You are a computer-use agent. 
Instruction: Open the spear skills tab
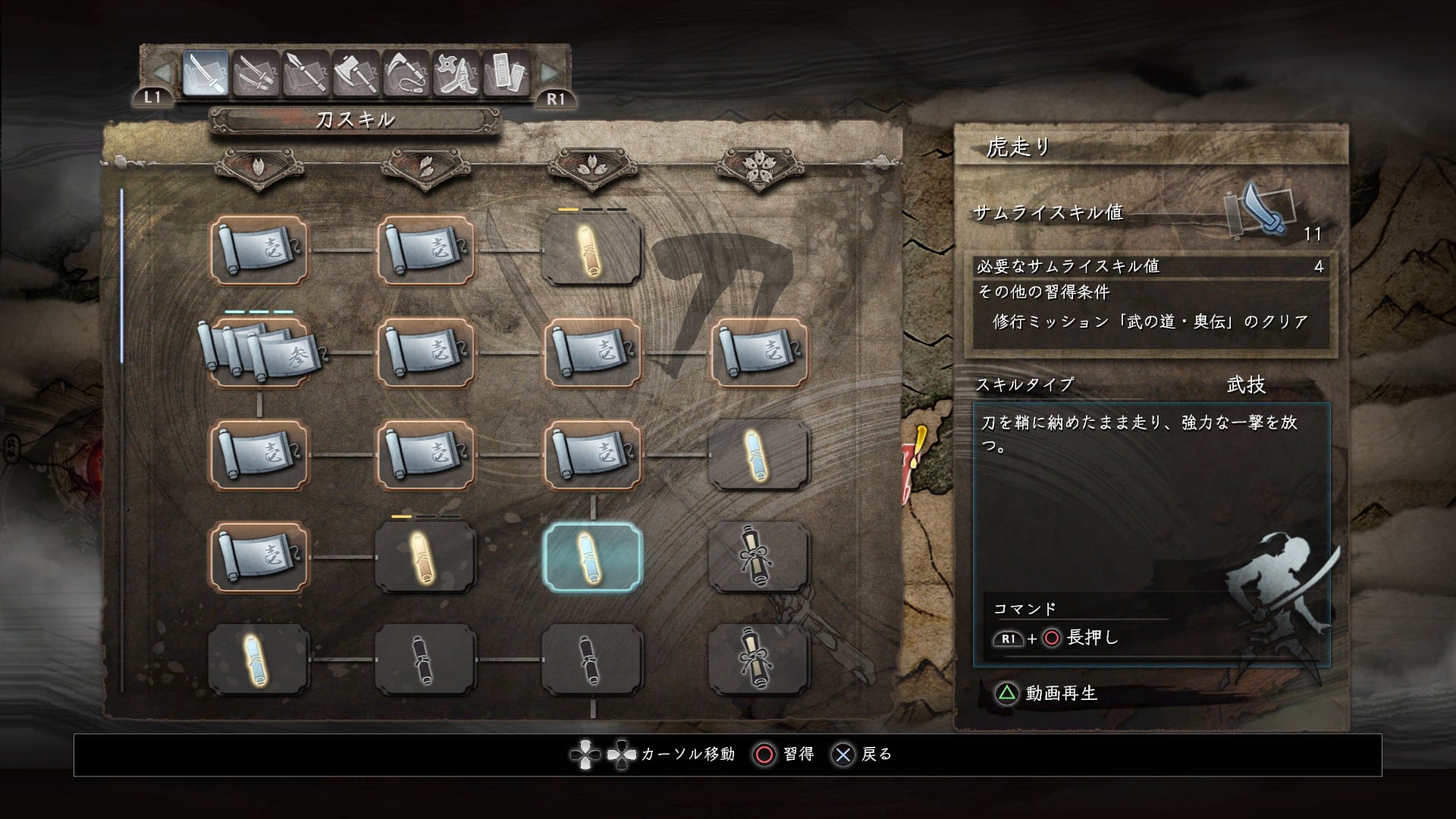[x=306, y=74]
